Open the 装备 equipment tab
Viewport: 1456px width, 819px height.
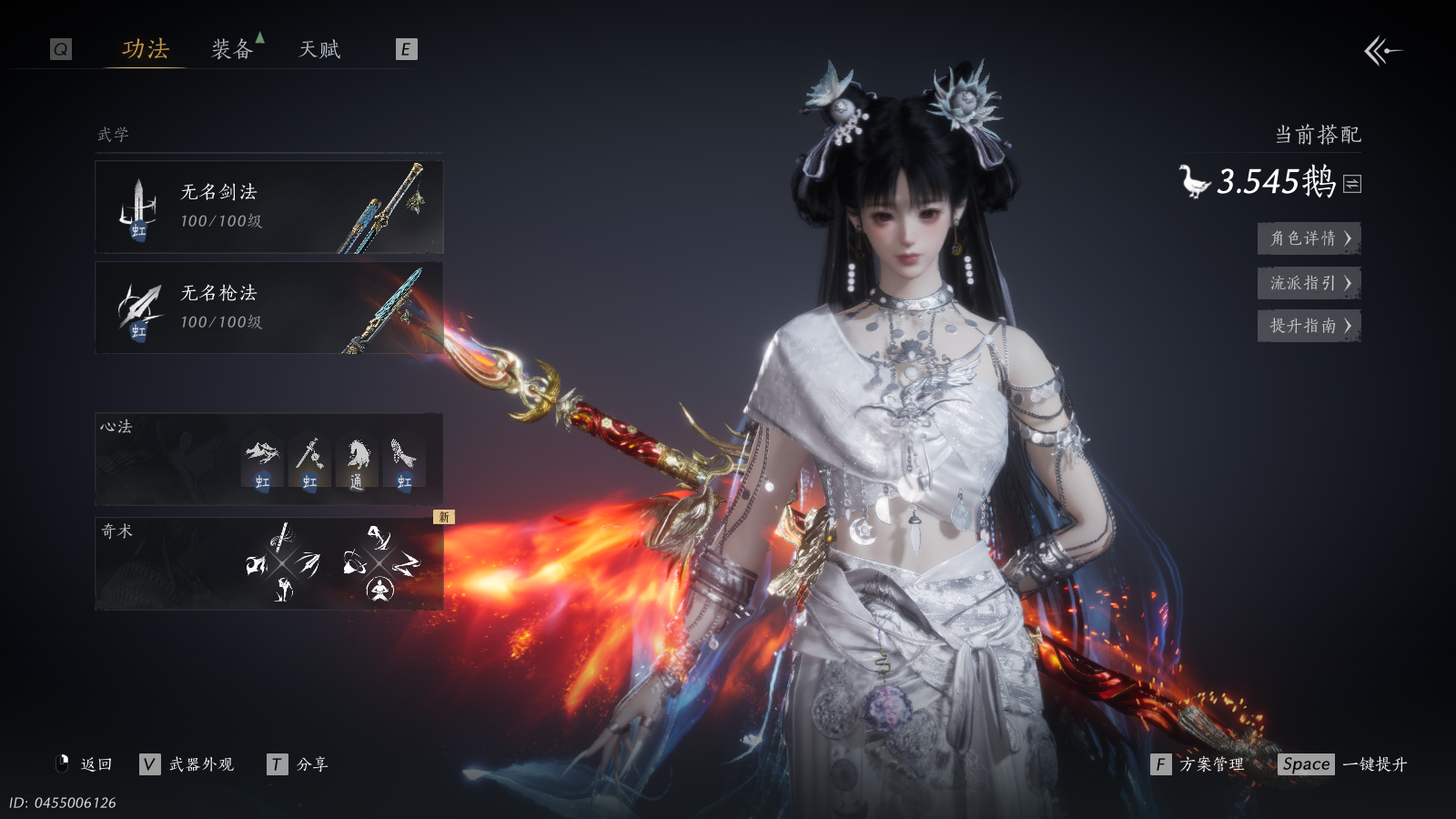tap(232, 49)
